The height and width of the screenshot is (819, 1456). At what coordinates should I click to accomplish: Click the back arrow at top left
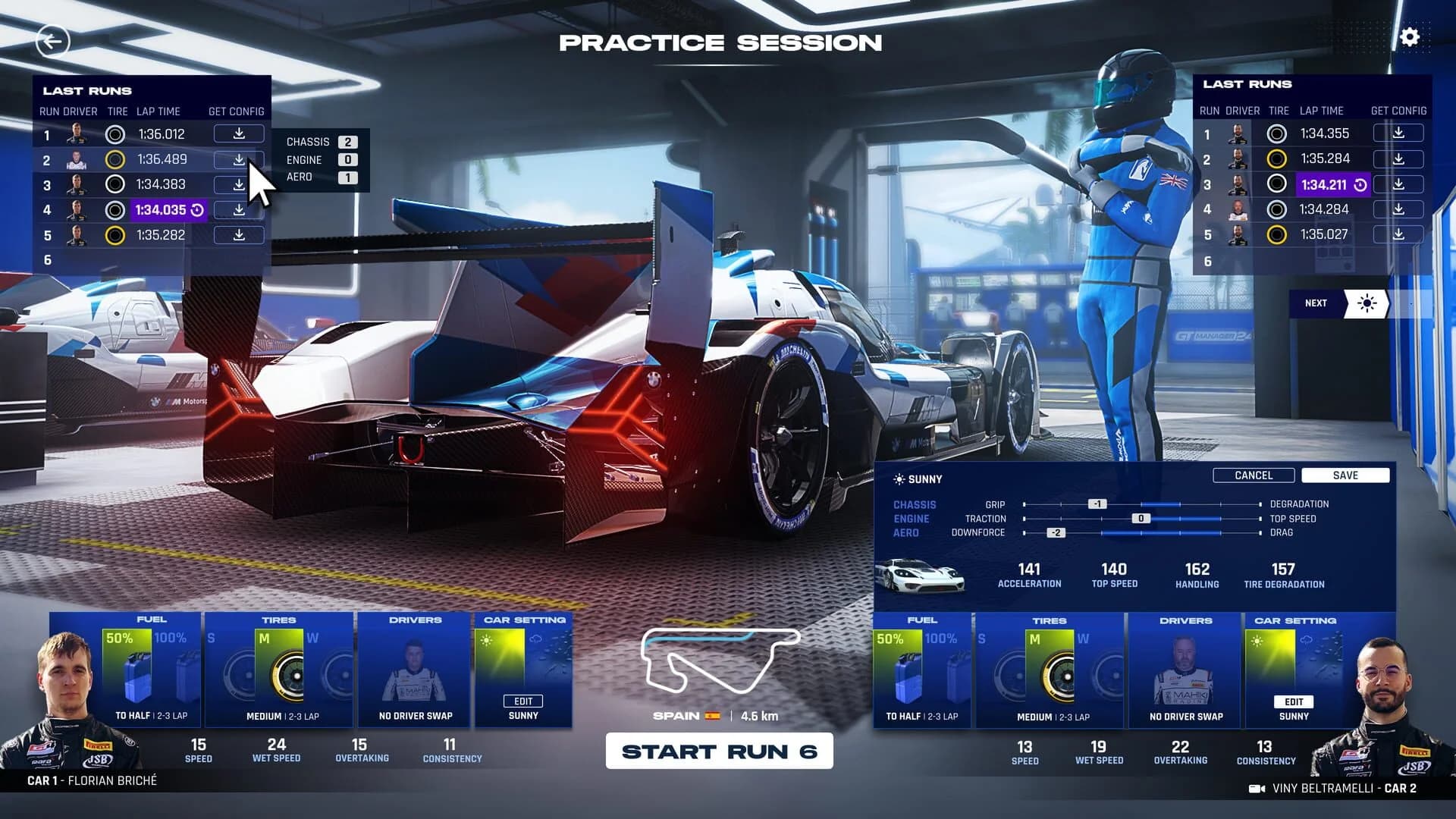click(x=52, y=41)
